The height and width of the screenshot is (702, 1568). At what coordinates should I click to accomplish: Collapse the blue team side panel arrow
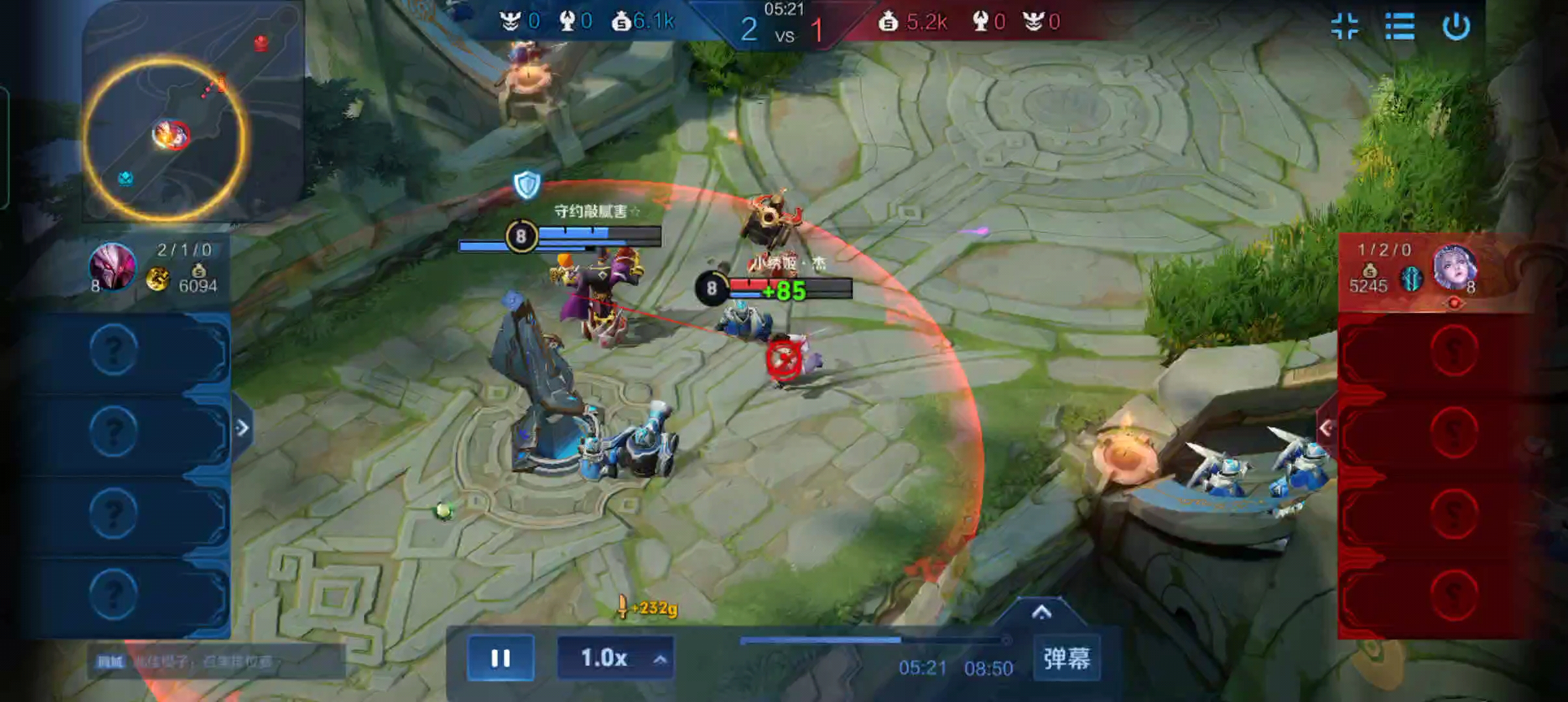242,428
